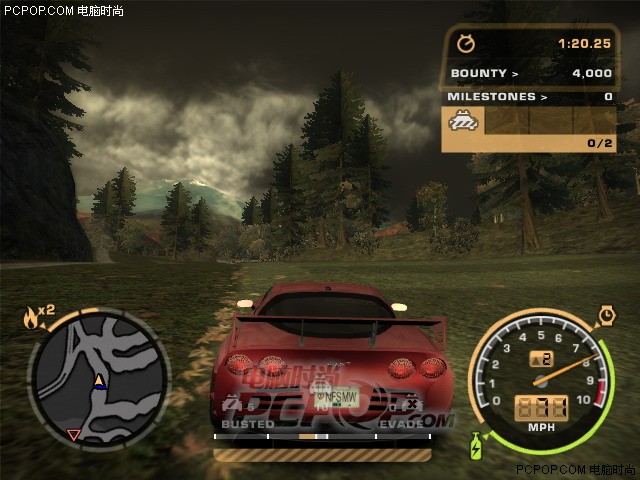Click the green nitrous bottle icon
The height and width of the screenshot is (480, 640).
pyautogui.click(x=476, y=442)
